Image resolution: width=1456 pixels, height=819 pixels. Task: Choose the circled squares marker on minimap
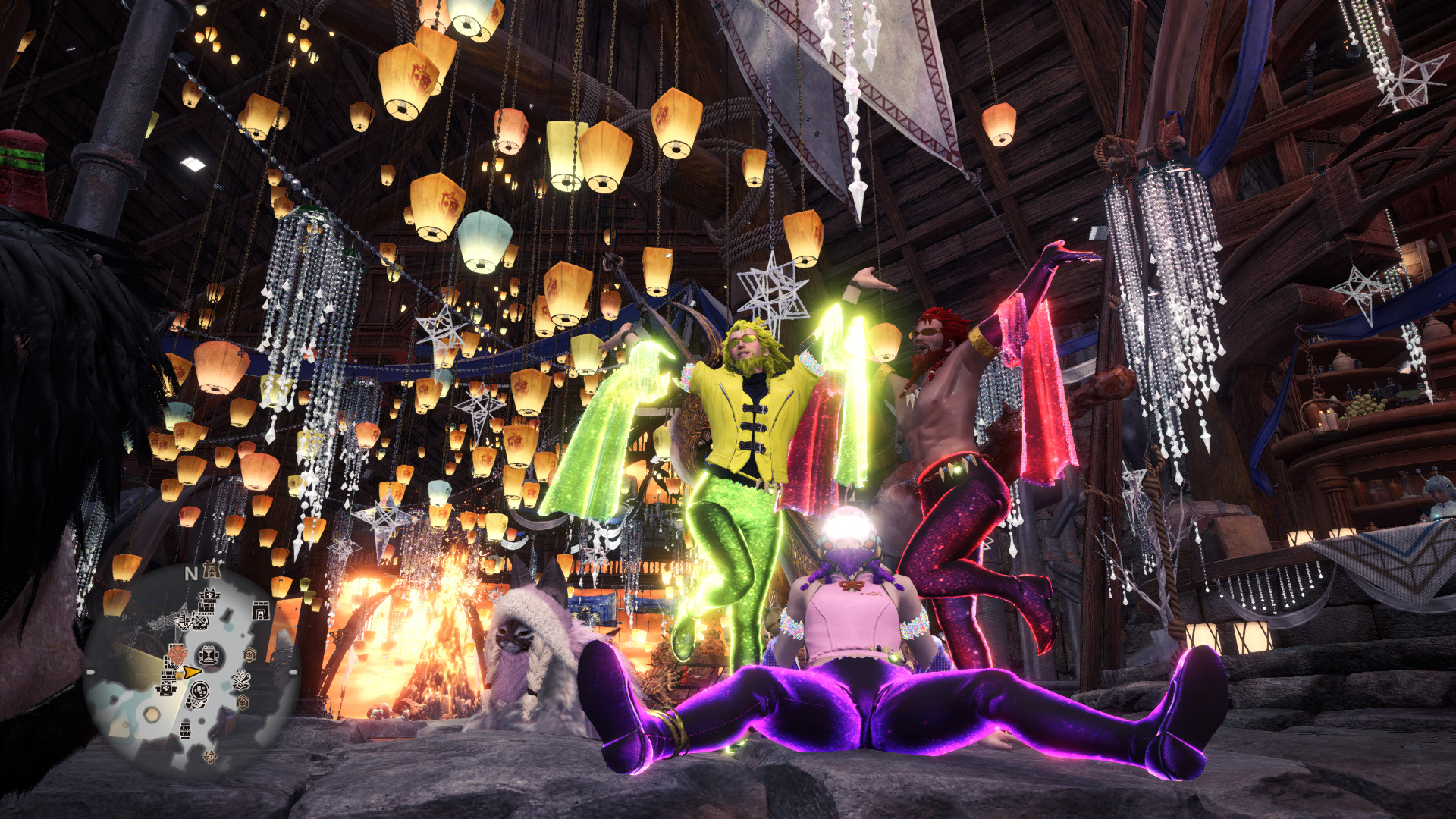[199, 692]
